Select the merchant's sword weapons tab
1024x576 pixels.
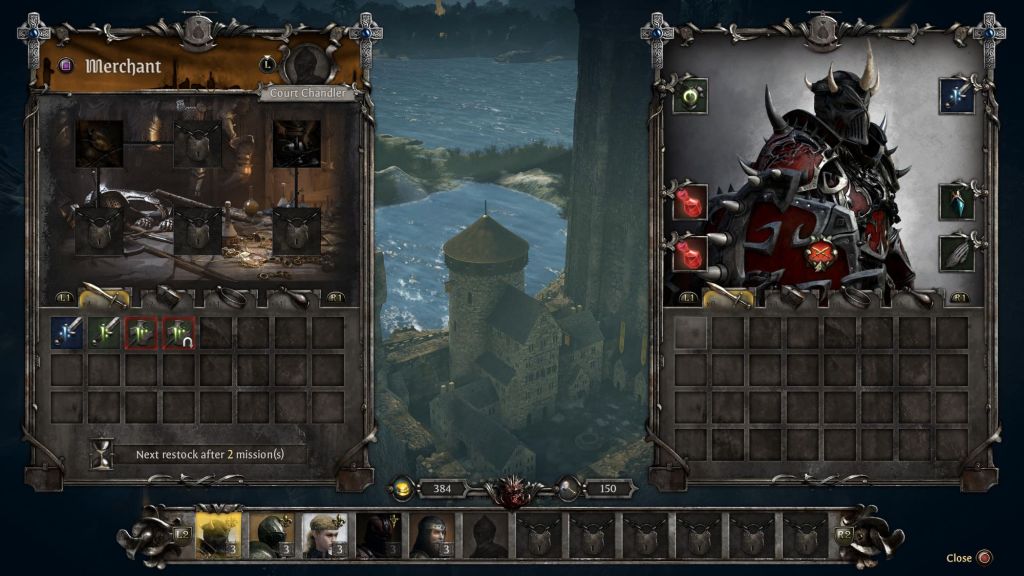104,297
